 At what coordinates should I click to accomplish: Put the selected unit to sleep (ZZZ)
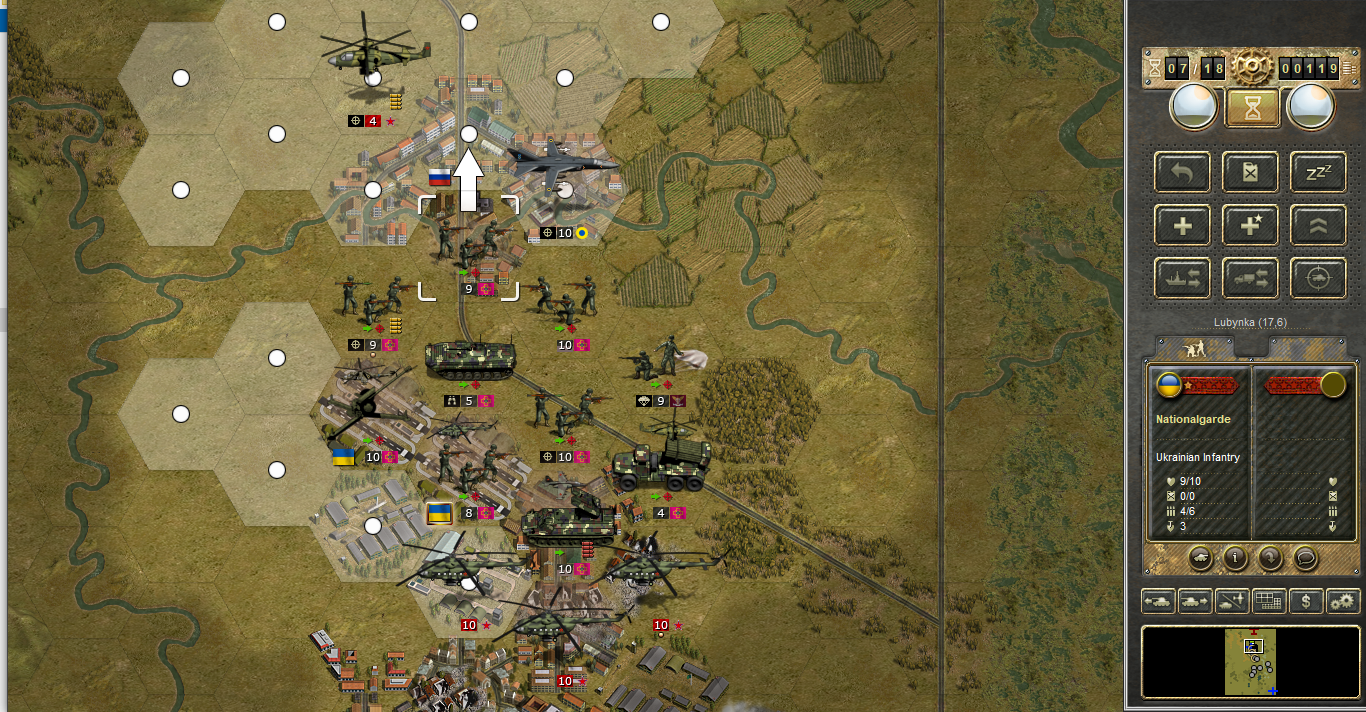coord(1317,171)
